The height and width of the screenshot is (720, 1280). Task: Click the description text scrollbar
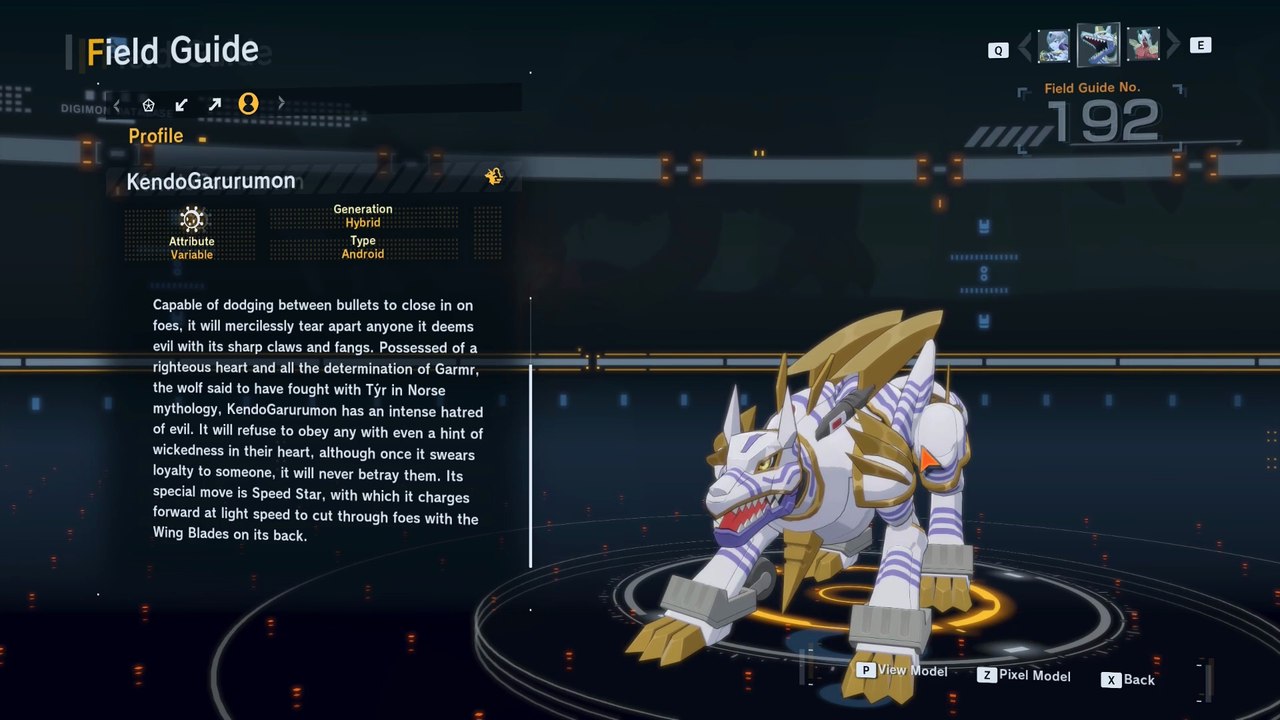coord(531,465)
